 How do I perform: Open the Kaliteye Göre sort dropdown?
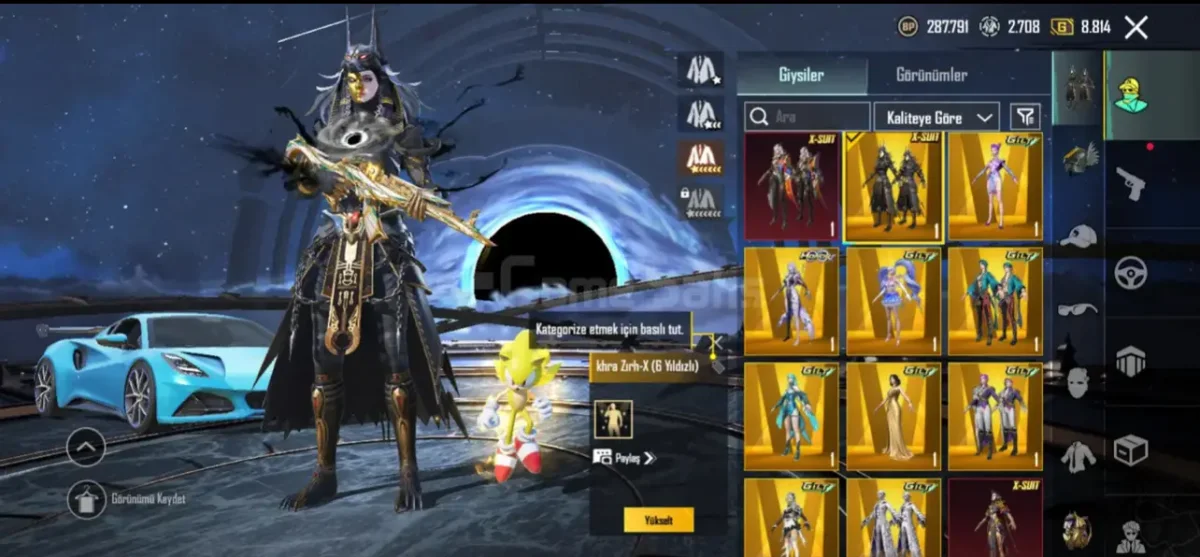[936, 116]
